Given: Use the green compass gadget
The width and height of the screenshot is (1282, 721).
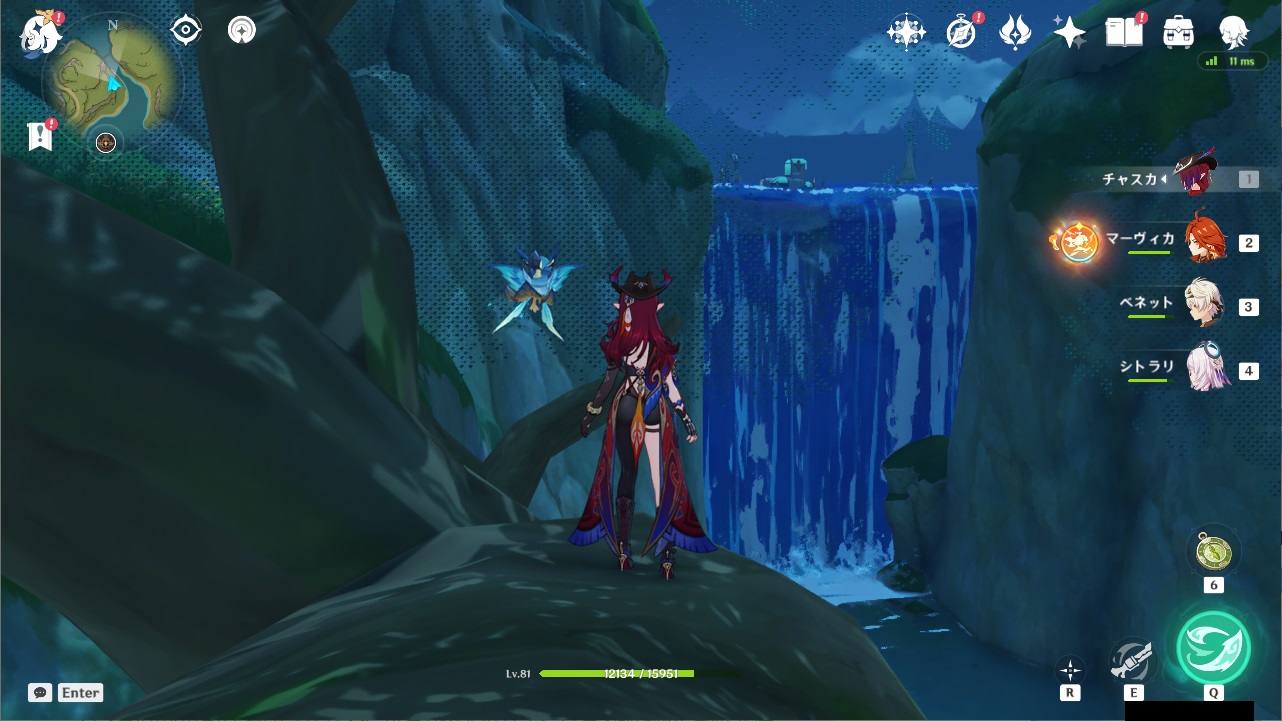Looking at the screenshot, I should [1213, 552].
